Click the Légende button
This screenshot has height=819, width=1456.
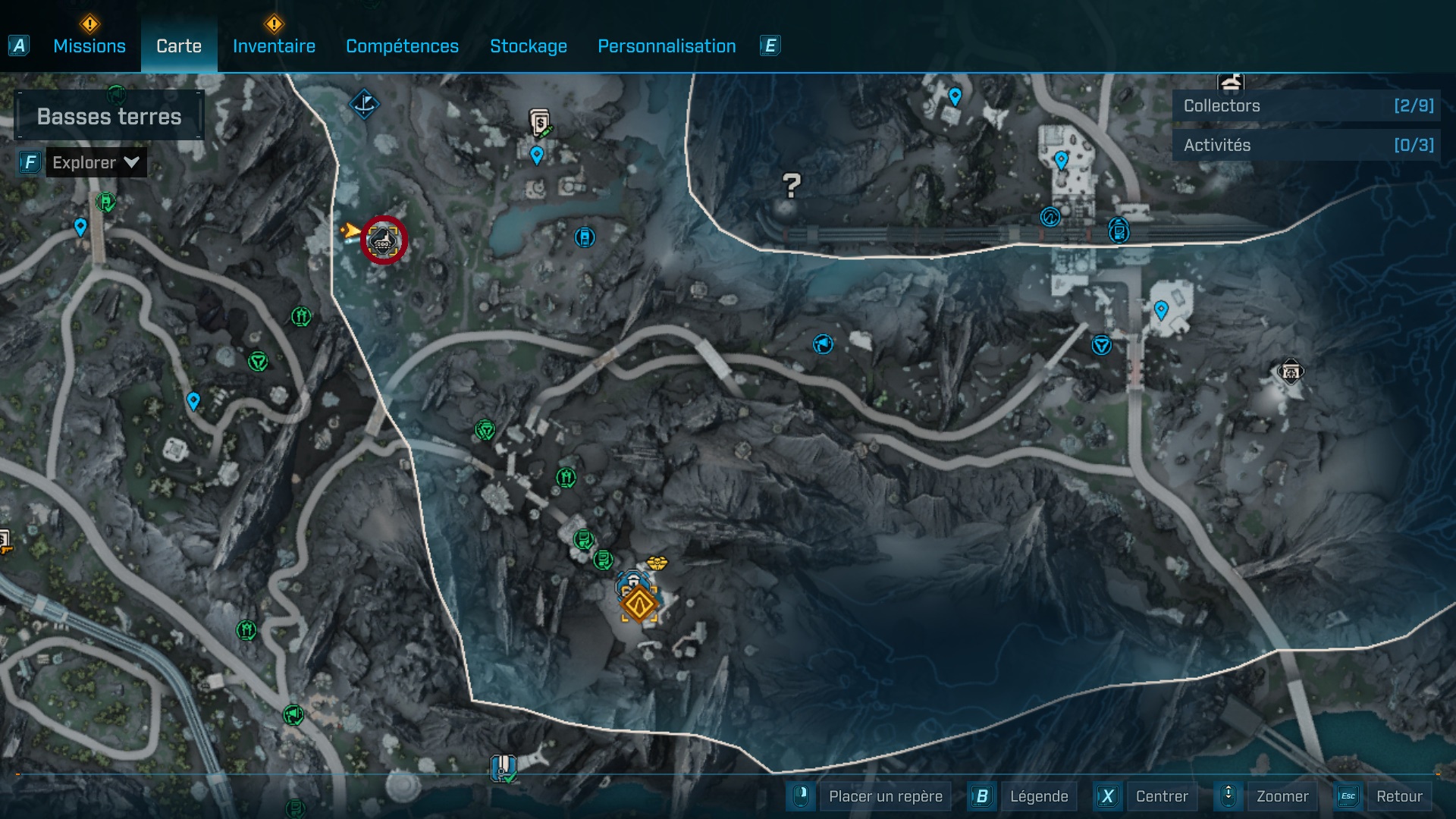pyautogui.click(x=1040, y=796)
